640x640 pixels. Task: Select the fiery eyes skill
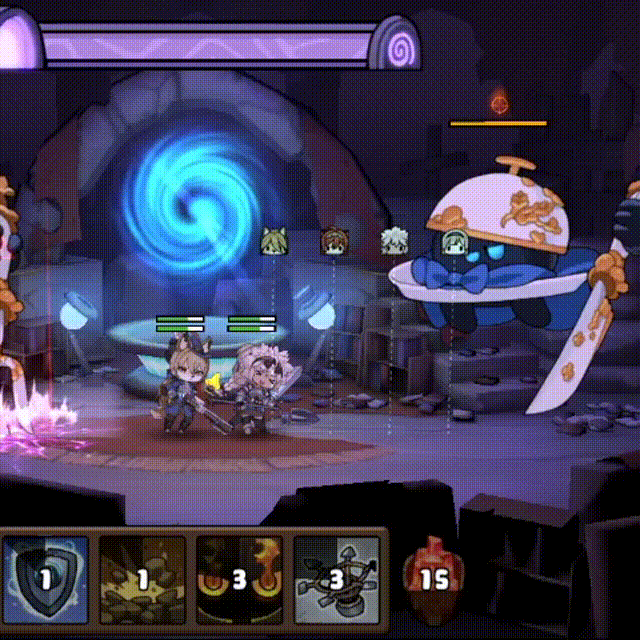[x=239, y=579]
